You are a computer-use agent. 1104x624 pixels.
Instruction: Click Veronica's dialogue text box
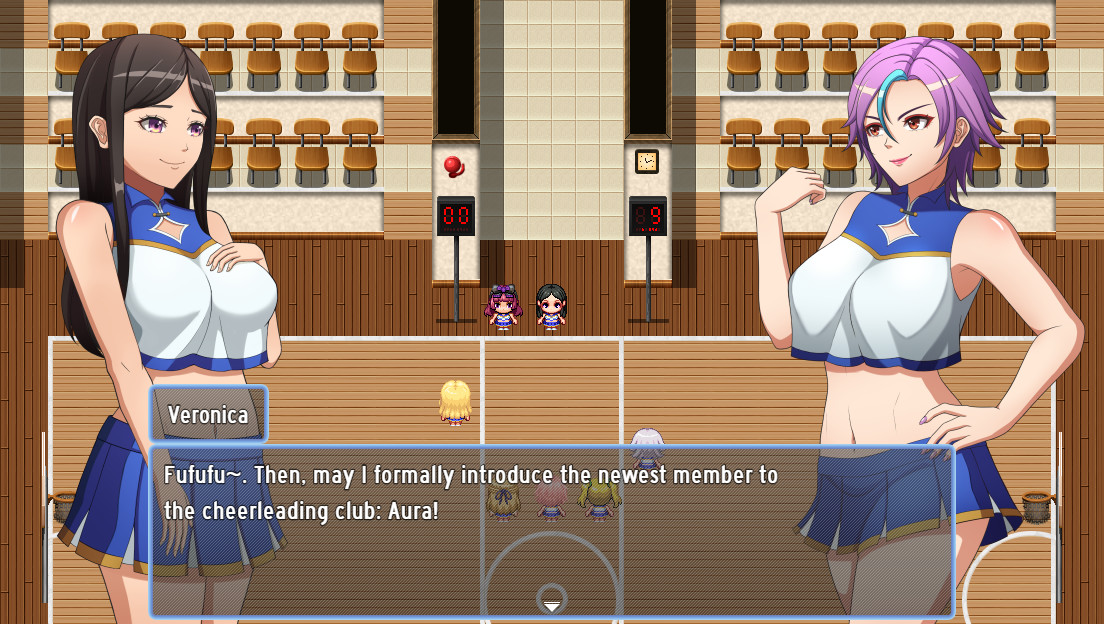551,530
